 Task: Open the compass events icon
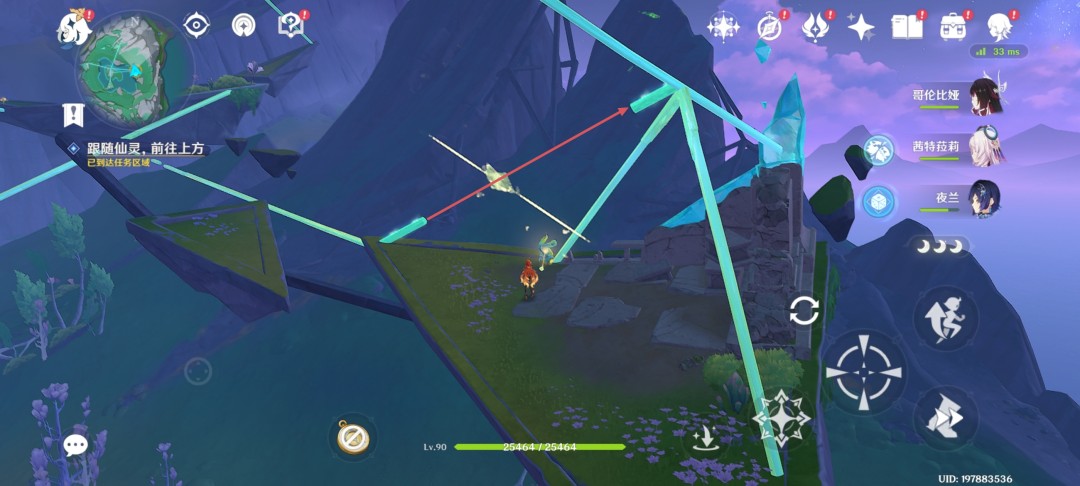(769, 27)
